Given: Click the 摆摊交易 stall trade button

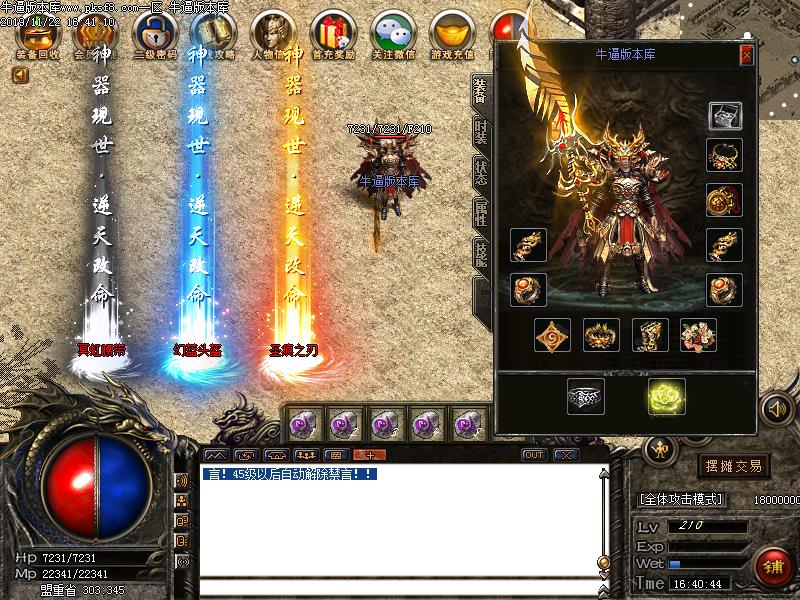Looking at the screenshot, I should point(735,466).
